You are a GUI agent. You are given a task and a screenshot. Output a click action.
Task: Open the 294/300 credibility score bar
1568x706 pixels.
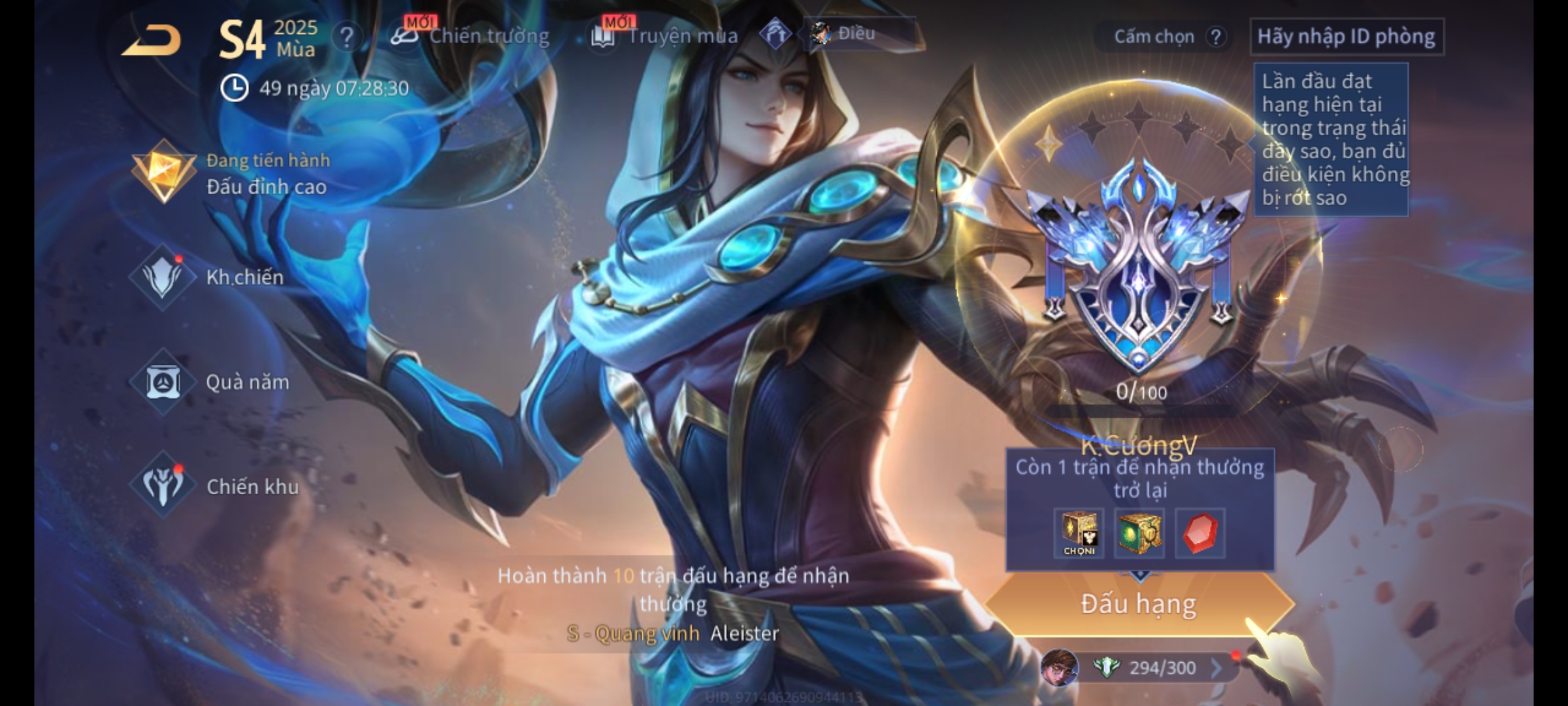tap(1162, 667)
